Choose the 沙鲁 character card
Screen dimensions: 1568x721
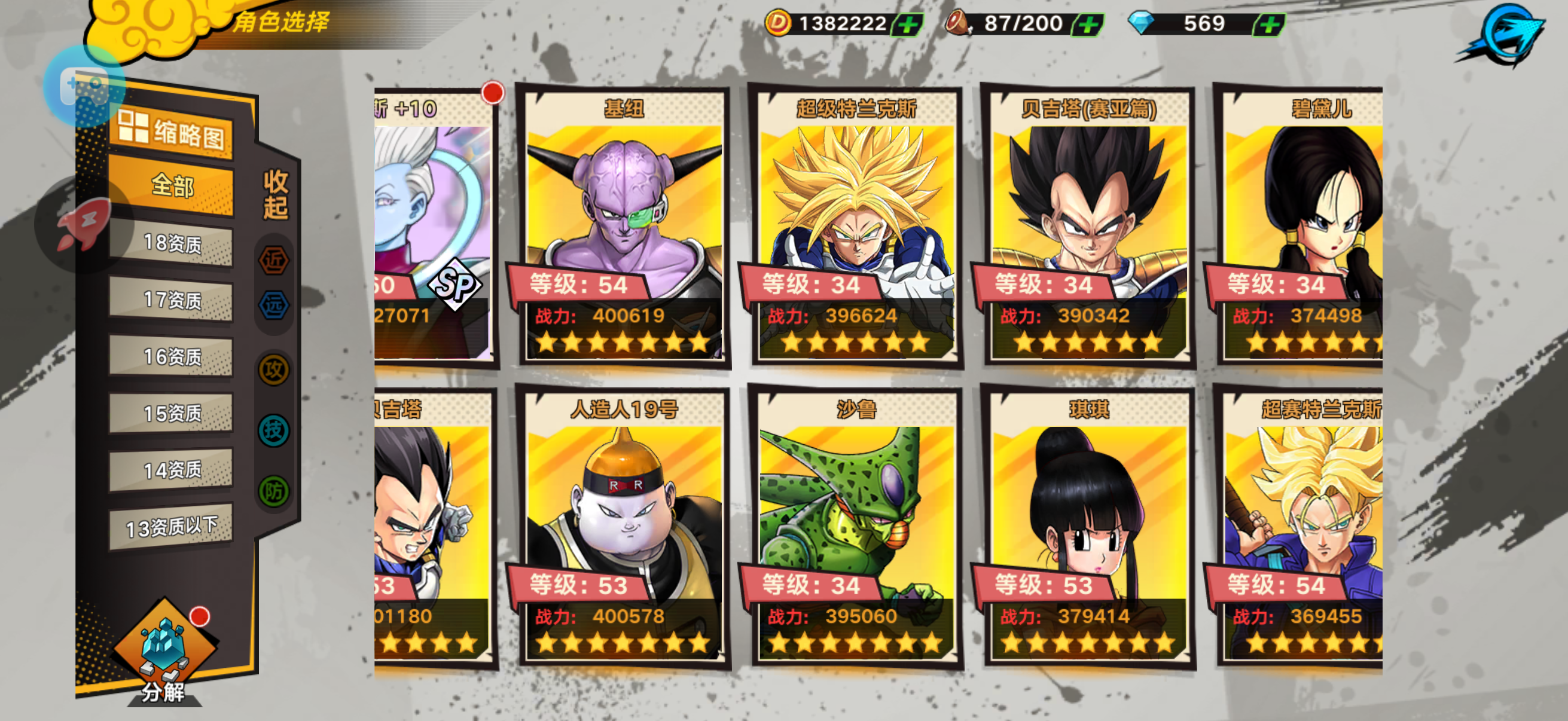856,528
